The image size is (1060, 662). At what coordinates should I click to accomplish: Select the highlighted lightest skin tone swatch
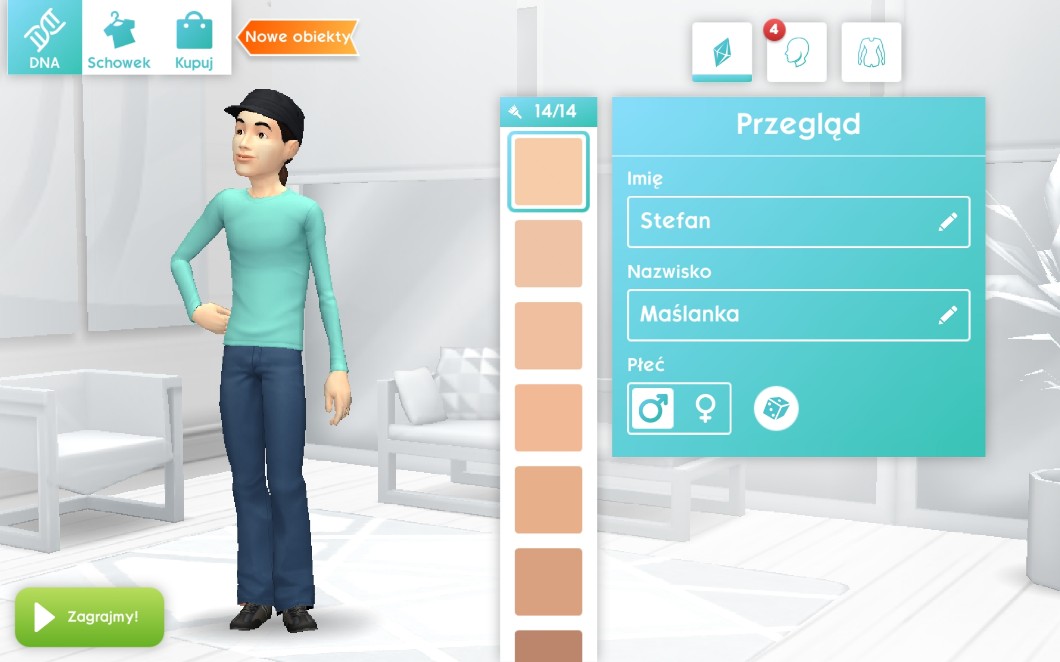(x=548, y=172)
